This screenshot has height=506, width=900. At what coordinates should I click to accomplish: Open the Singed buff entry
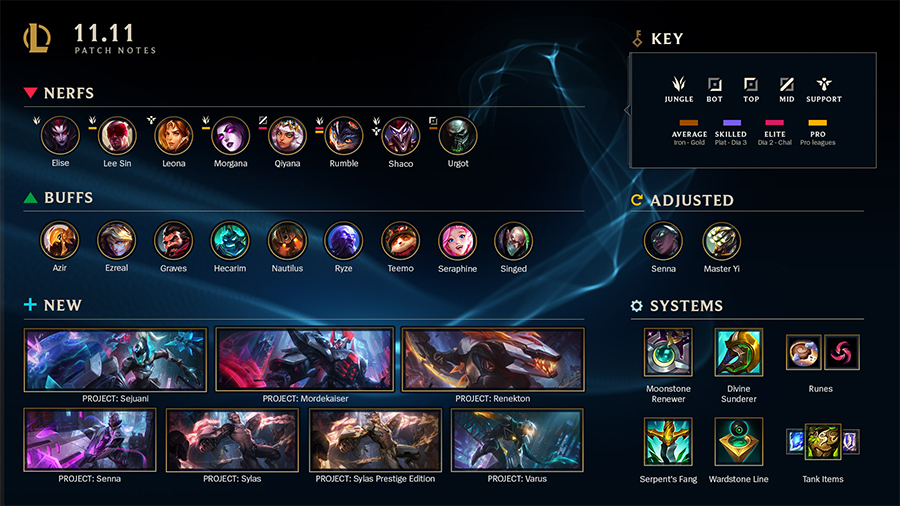tap(513, 241)
